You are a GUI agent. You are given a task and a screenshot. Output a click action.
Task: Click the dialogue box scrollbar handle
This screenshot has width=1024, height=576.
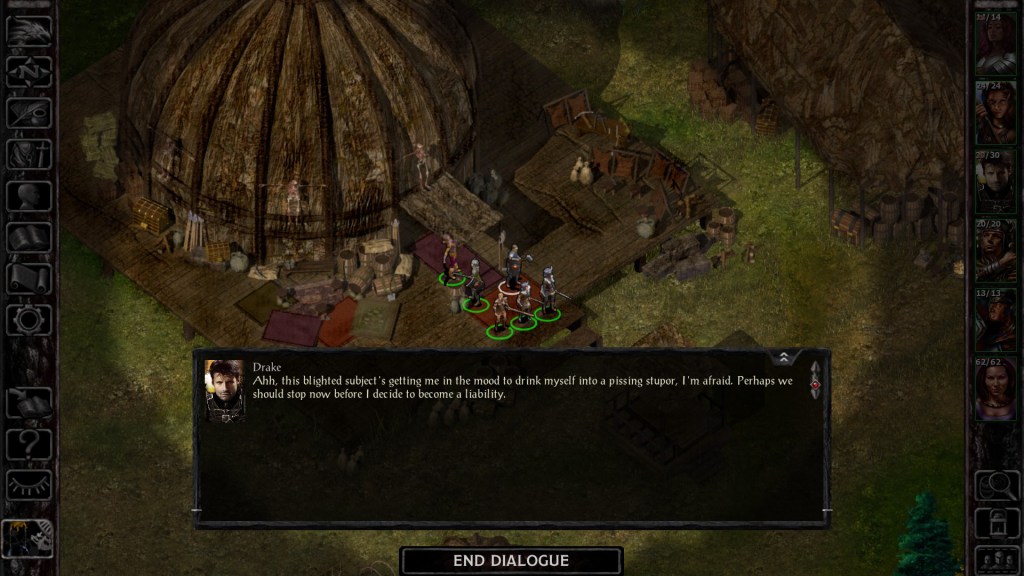coord(815,383)
